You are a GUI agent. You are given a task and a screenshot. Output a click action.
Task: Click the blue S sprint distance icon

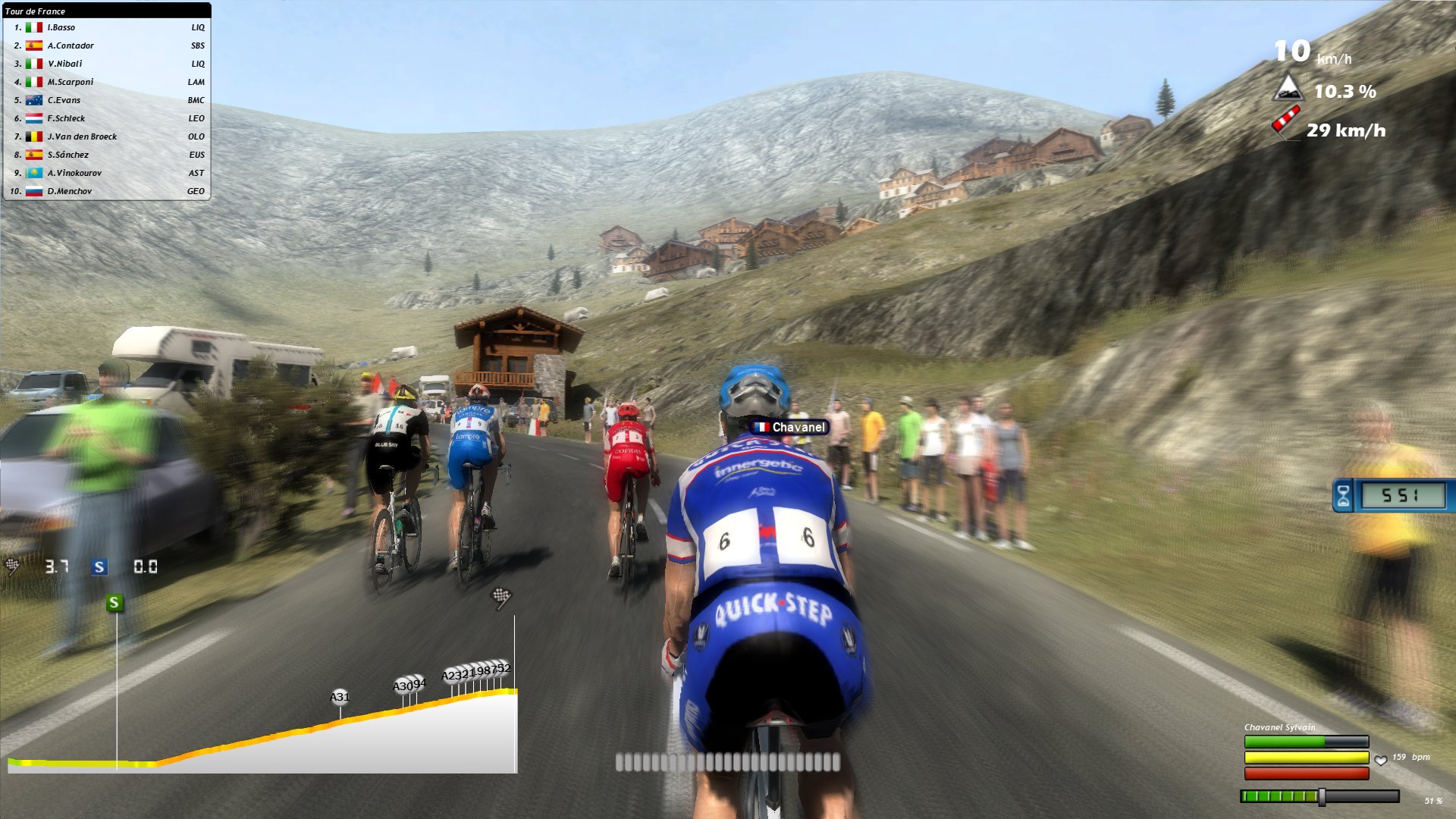click(x=99, y=567)
